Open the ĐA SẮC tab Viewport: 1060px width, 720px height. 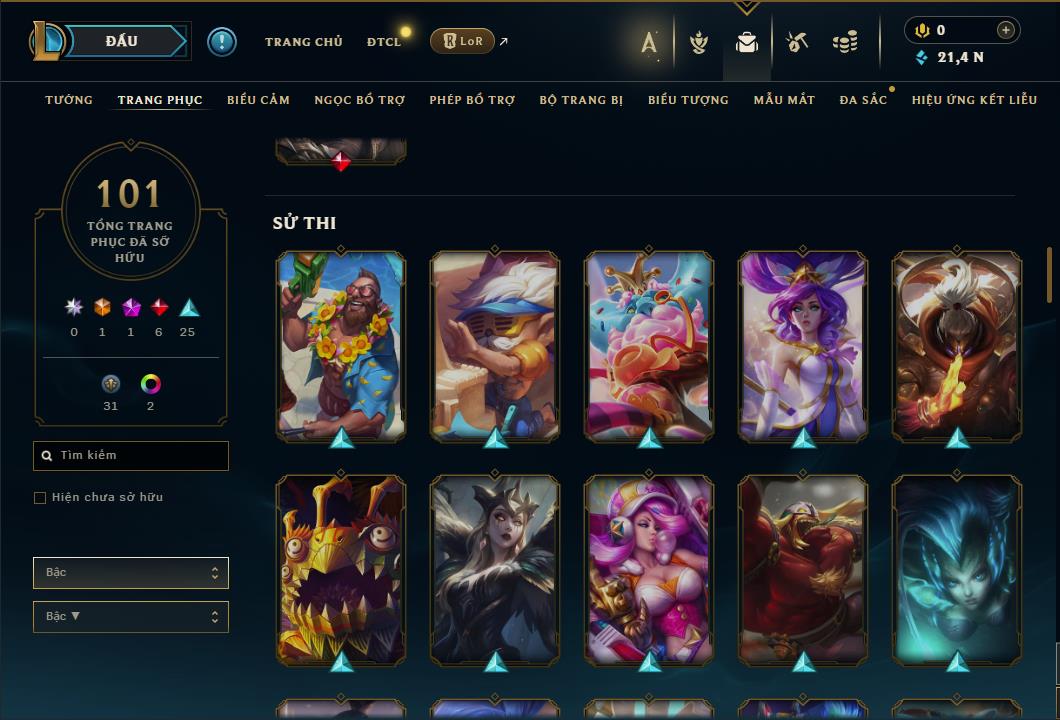[863, 100]
